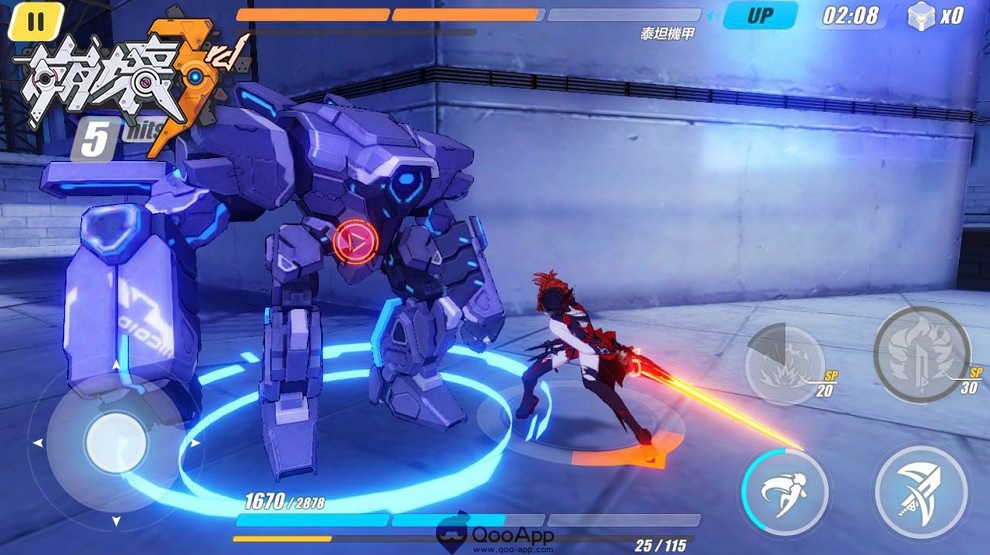Touch the virtual joystick knob
The image size is (990, 555).
116,441
